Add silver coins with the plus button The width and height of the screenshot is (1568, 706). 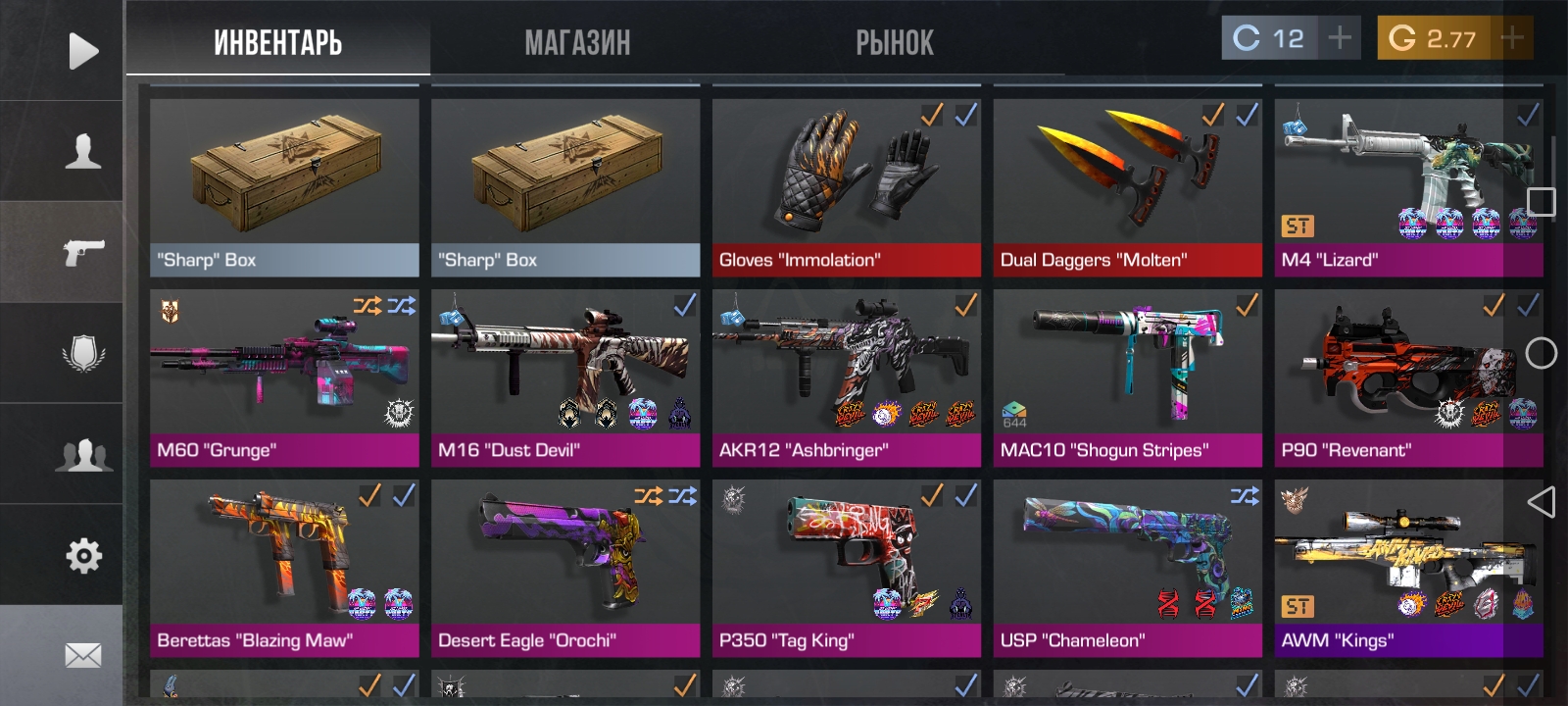[x=1339, y=38]
